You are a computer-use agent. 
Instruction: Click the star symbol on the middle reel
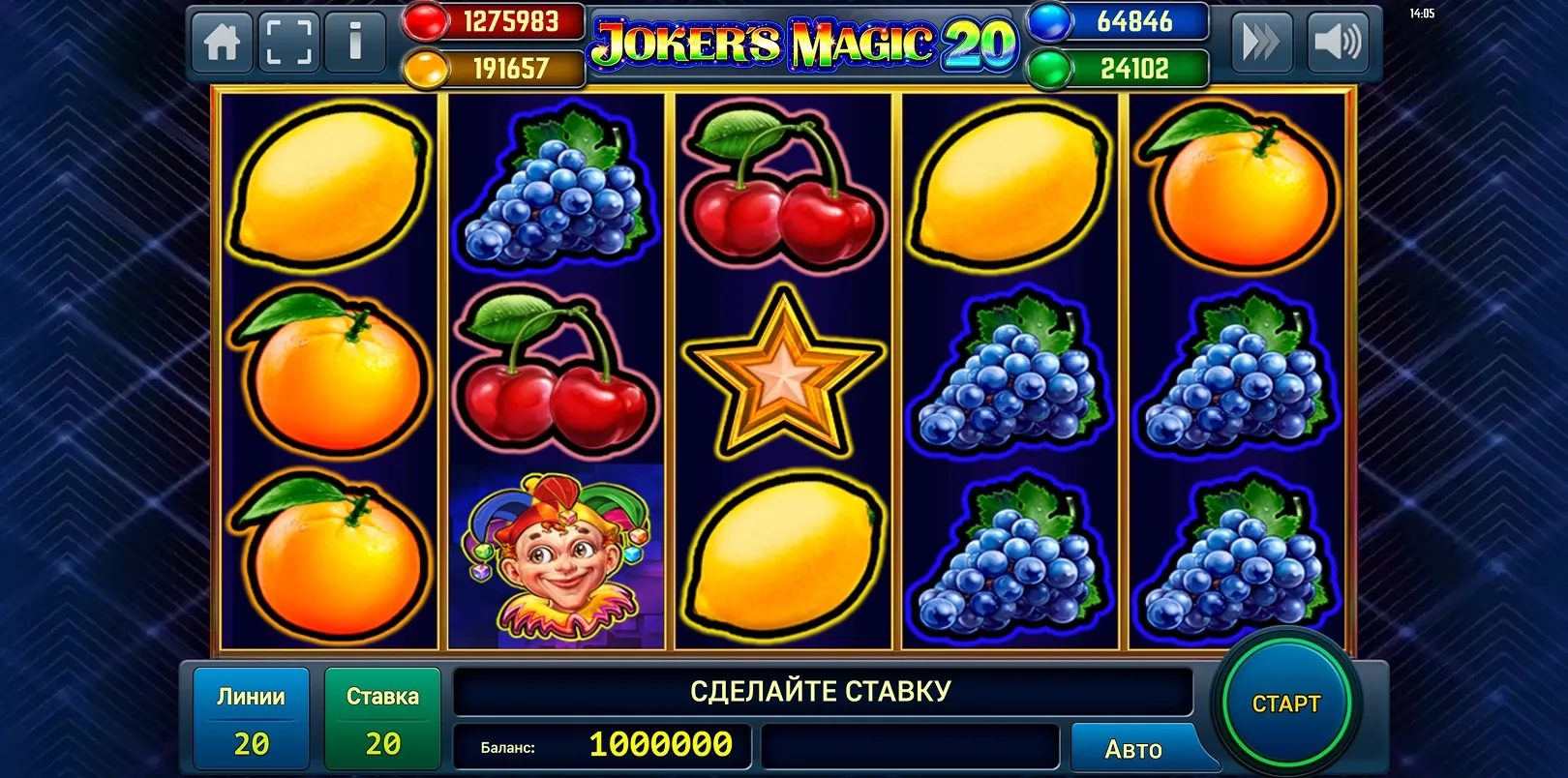coord(782,377)
